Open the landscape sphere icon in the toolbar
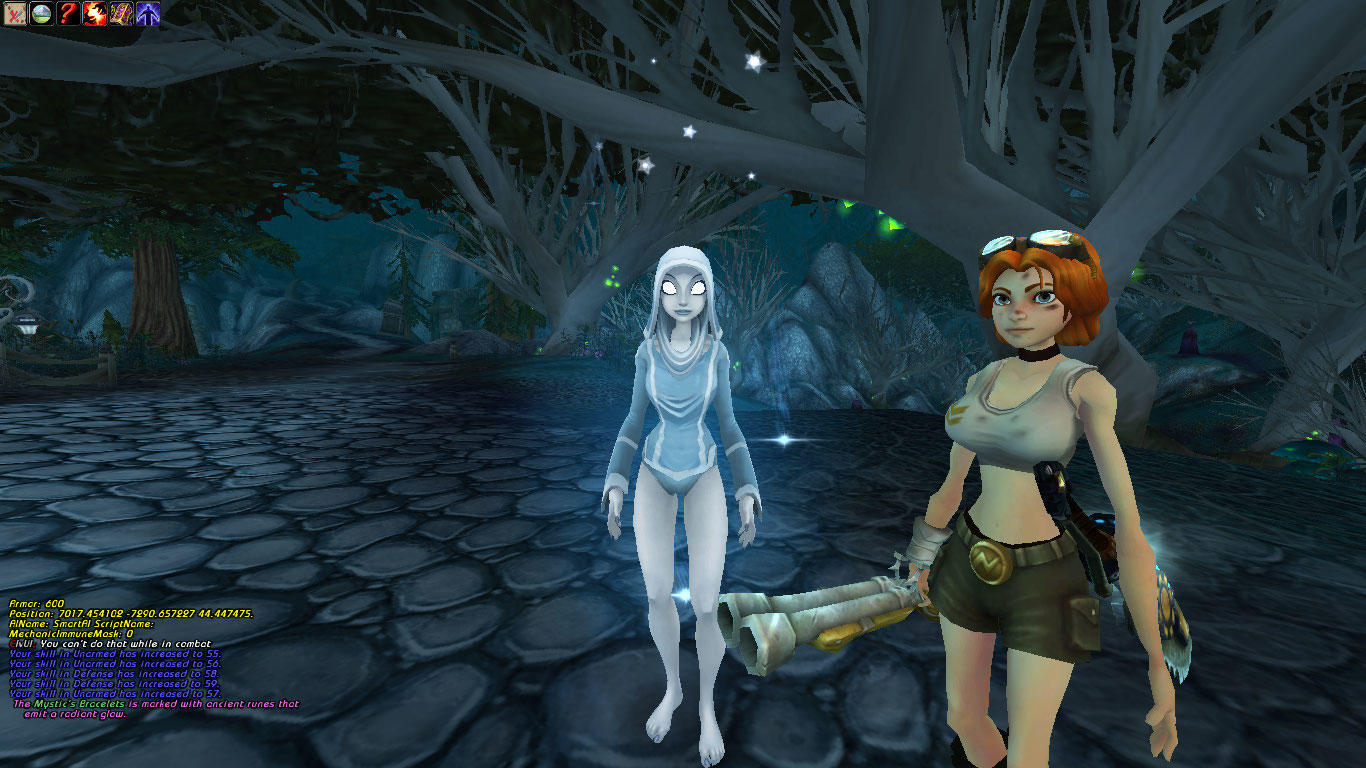 point(42,13)
